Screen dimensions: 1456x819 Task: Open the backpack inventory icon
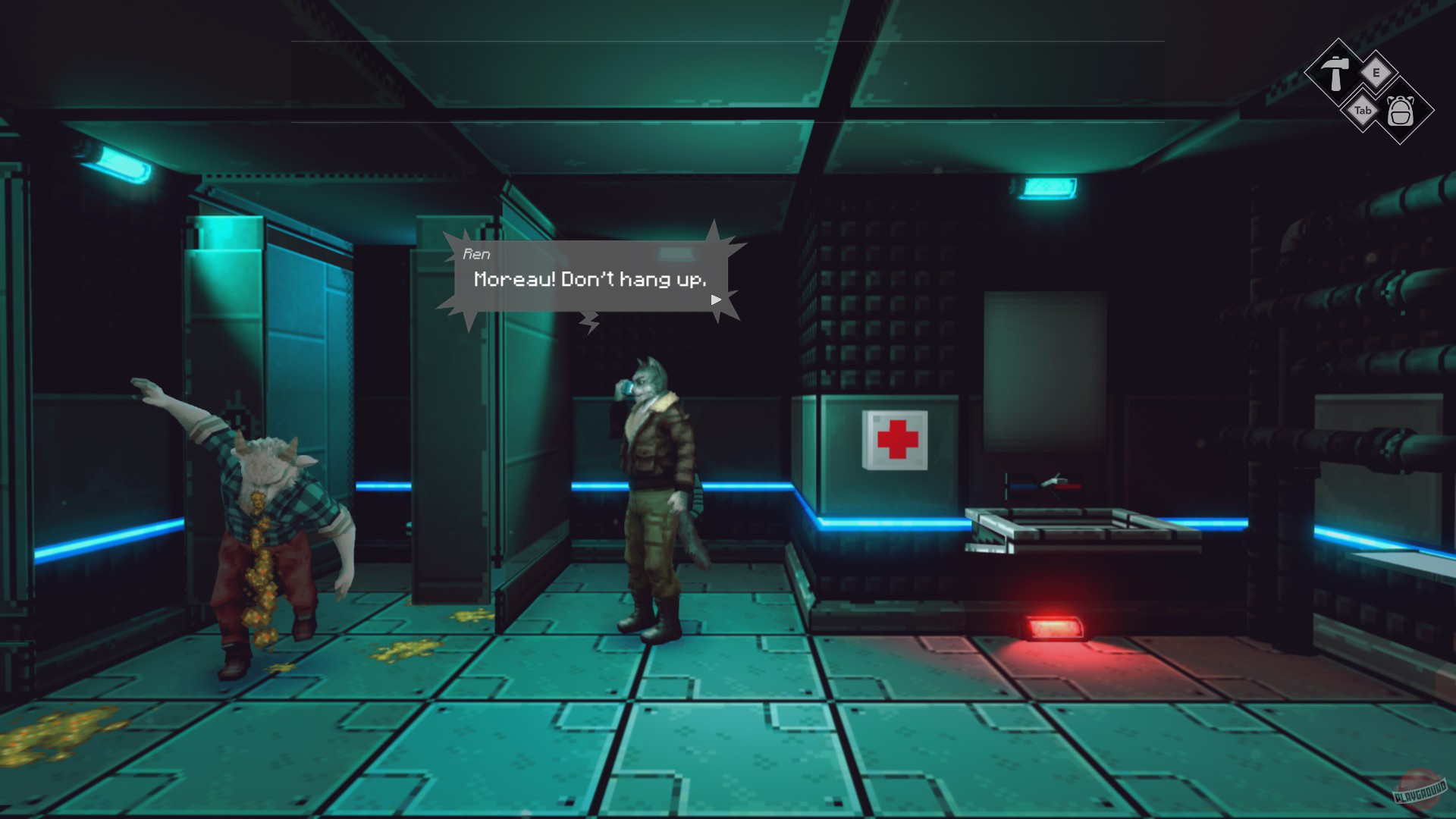pos(1401,112)
